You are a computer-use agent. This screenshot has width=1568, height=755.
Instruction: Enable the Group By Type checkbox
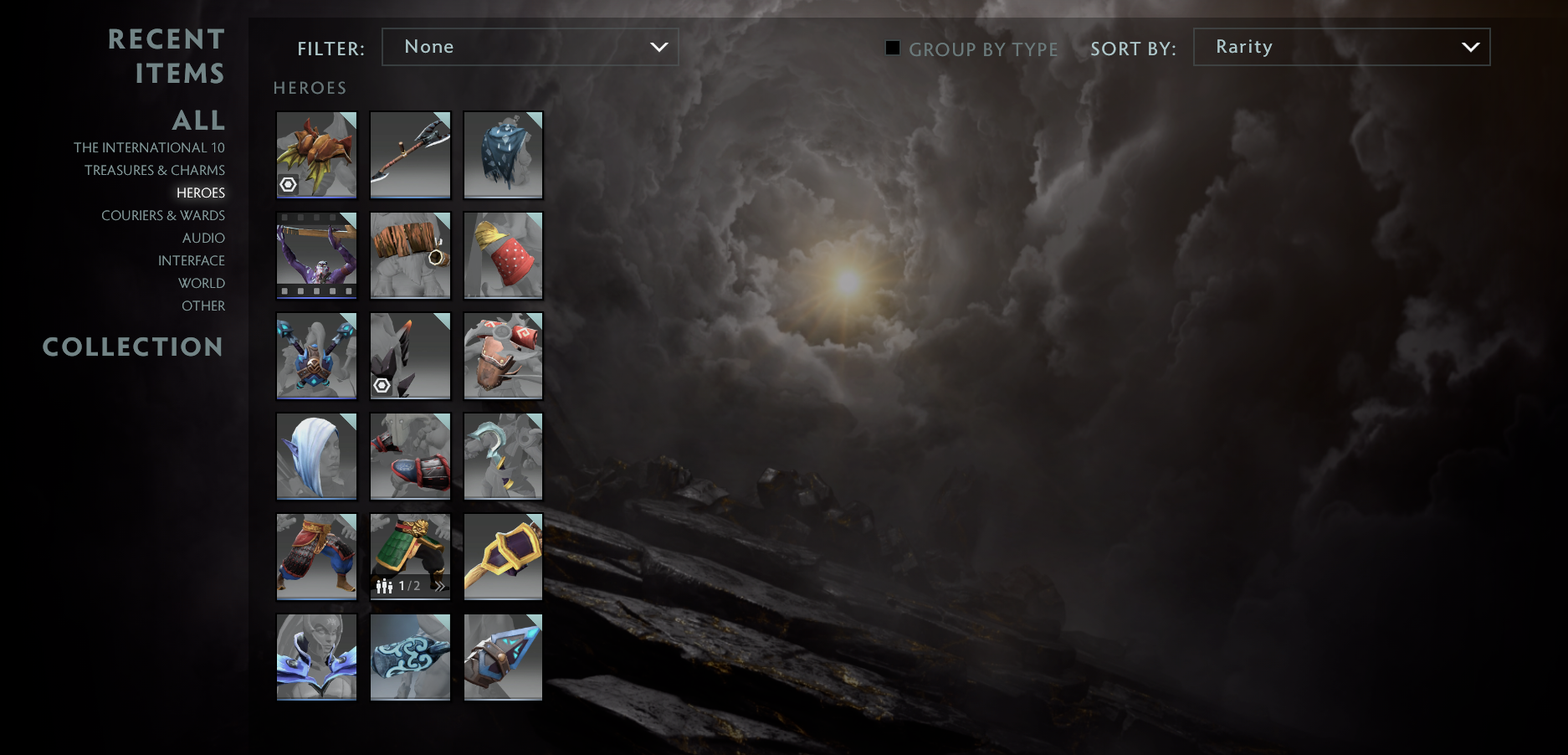[892, 49]
